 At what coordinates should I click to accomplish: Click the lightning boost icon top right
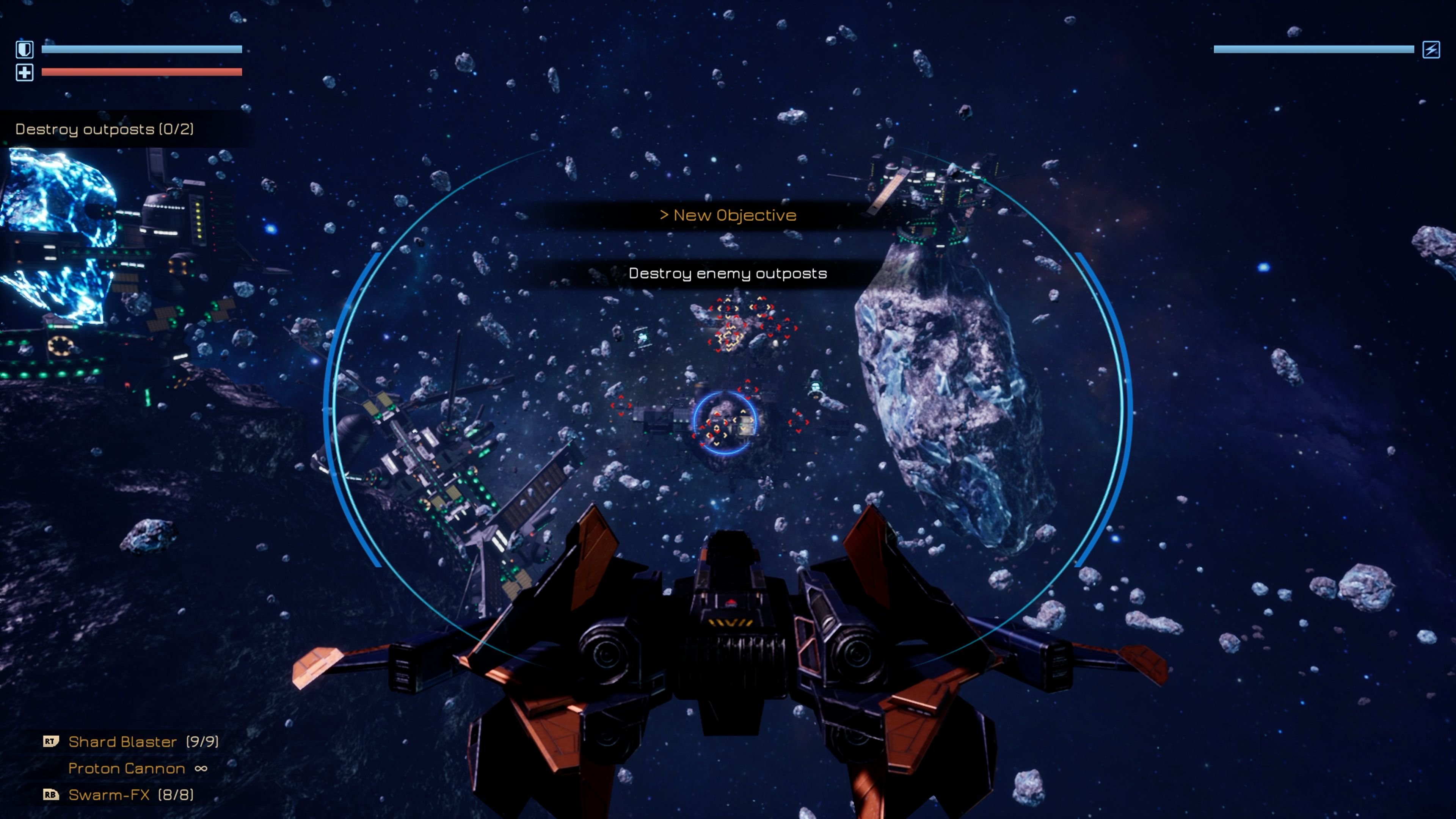coord(1429,50)
